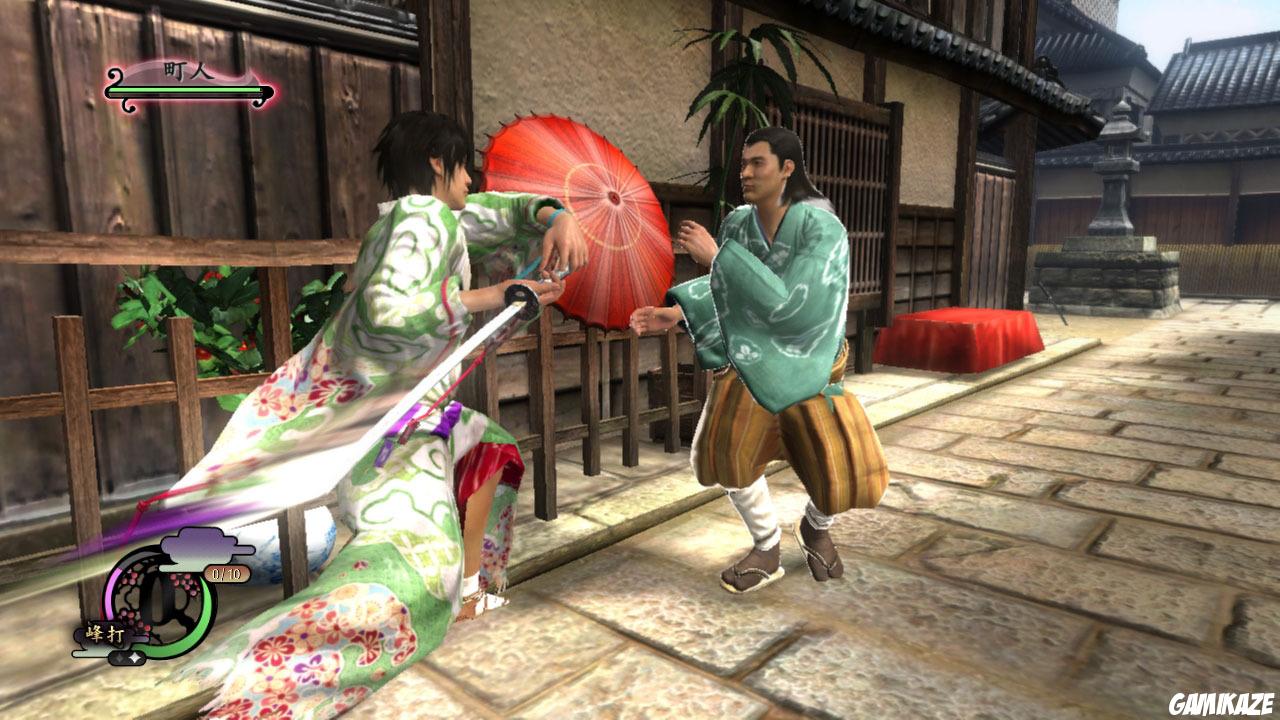Select the 峰打 blunt-strike mode emblem
Viewport: 1280px width, 720px height.
(x=105, y=632)
